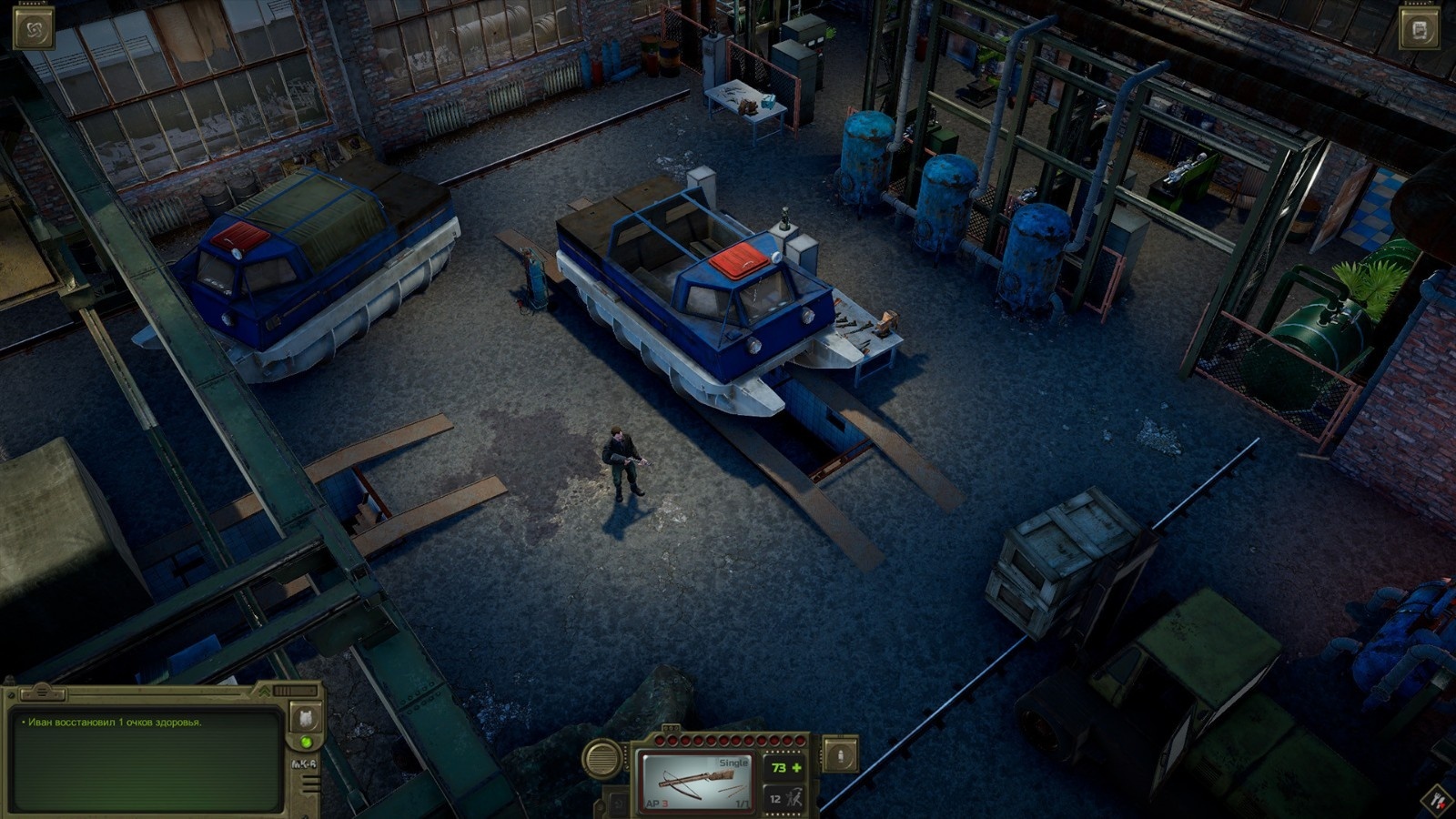Screen dimensions: 1456x819
Task: Click the sneak stance figure icon
Action: (794, 799)
